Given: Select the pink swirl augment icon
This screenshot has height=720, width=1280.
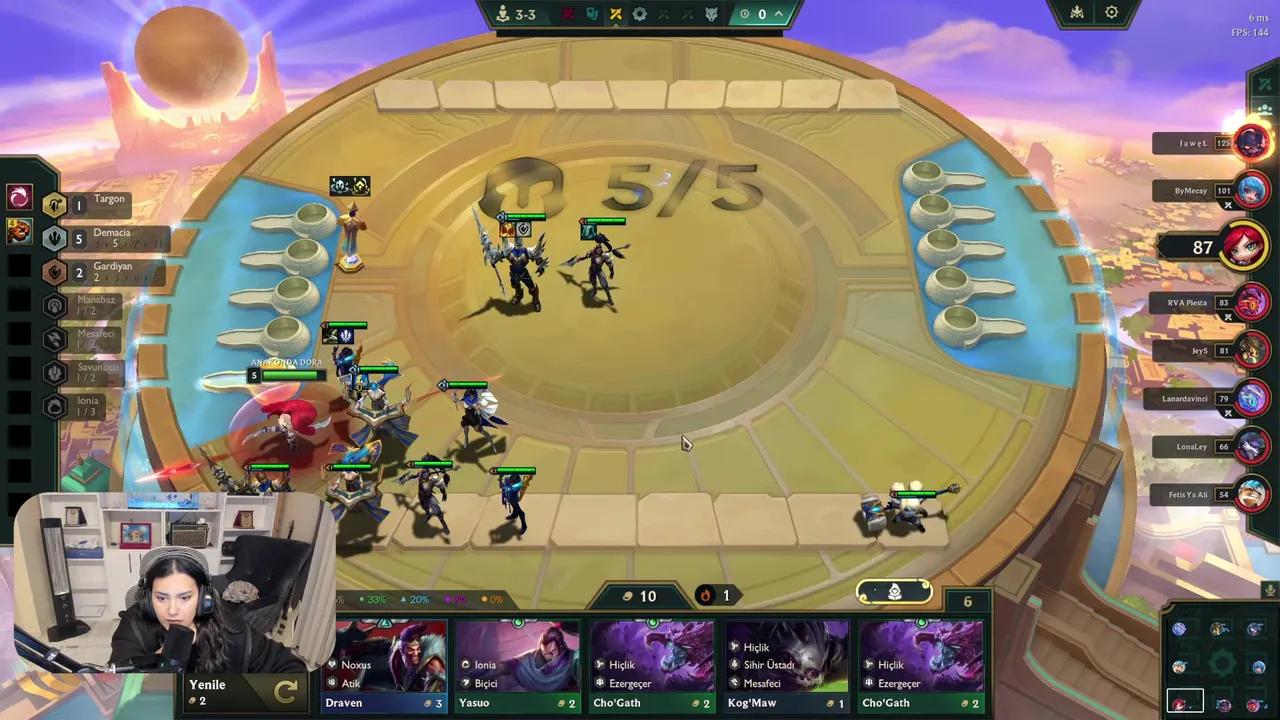Looking at the screenshot, I should (x=19, y=197).
